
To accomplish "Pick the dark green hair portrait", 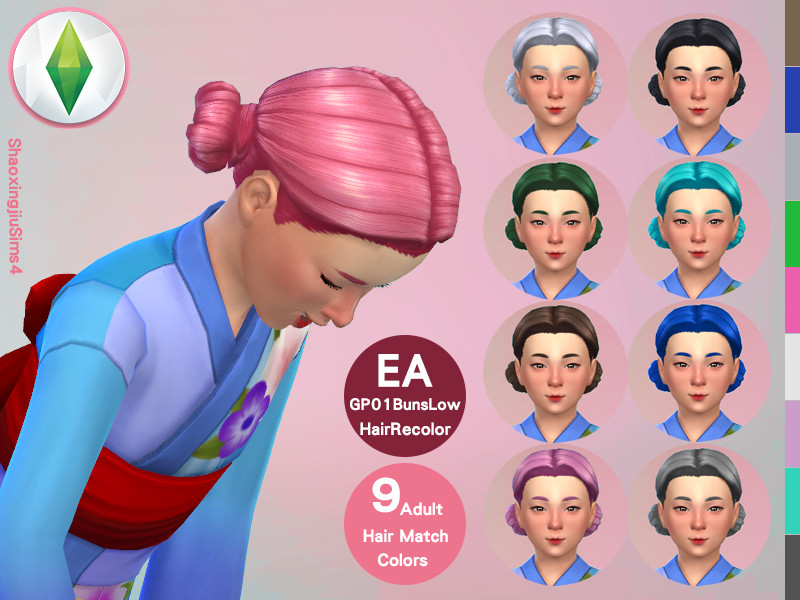I will (555, 227).
